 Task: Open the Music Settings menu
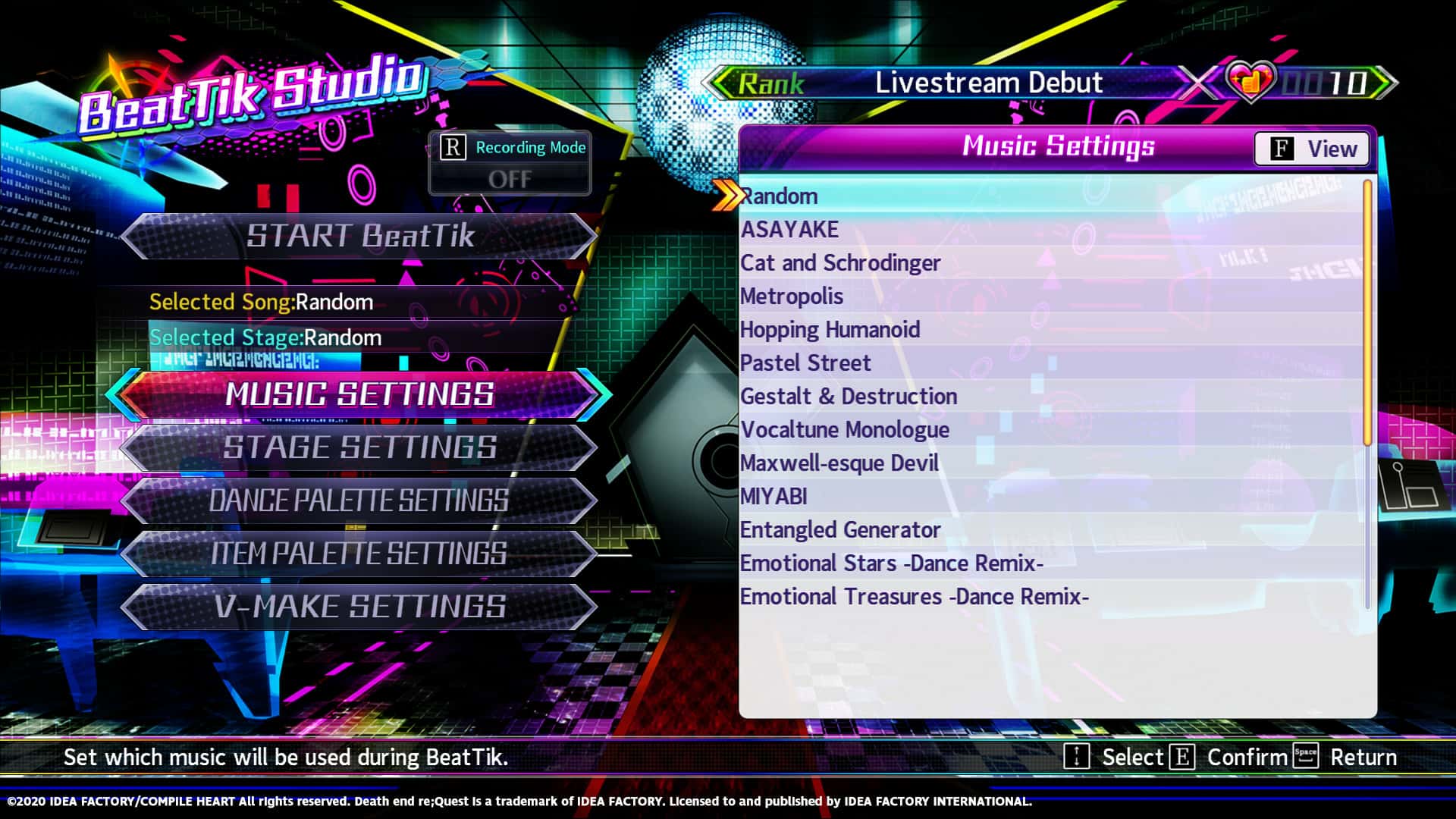click(360, 395)
